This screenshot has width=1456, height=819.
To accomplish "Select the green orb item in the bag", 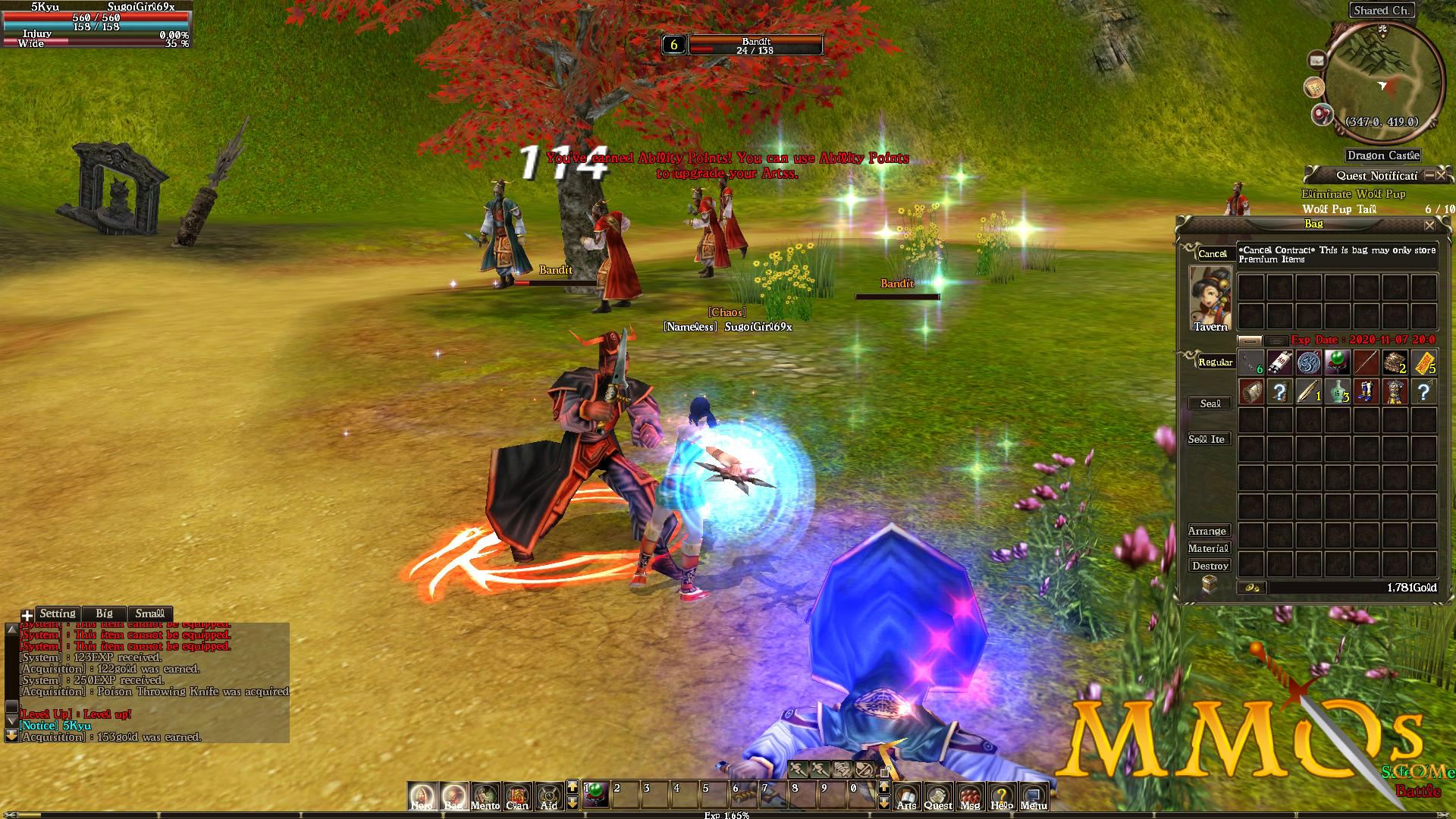I will pos(1337,362).
